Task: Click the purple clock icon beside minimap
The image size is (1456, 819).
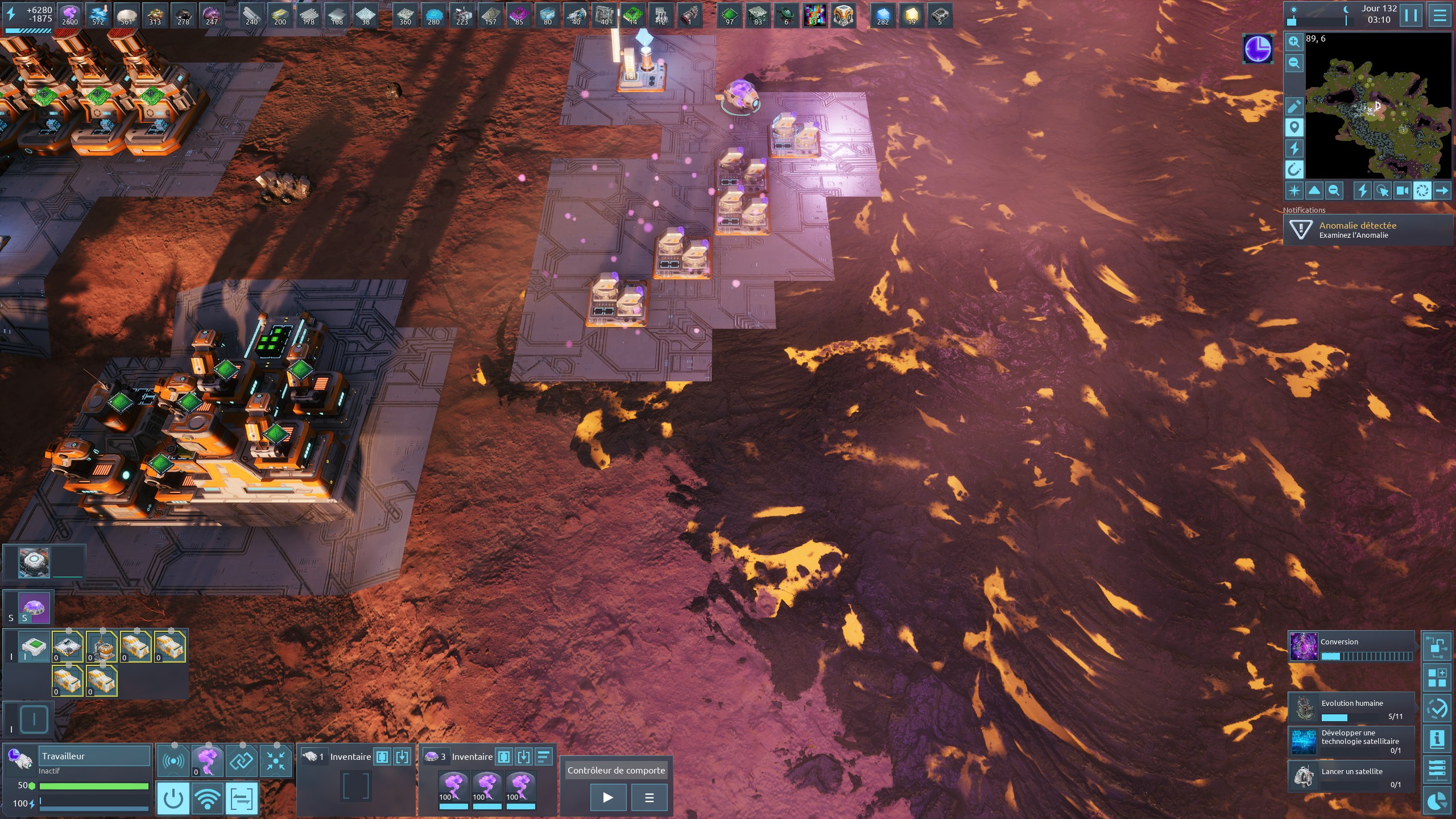Action: pyautogui.click(x=1258, y=49)
